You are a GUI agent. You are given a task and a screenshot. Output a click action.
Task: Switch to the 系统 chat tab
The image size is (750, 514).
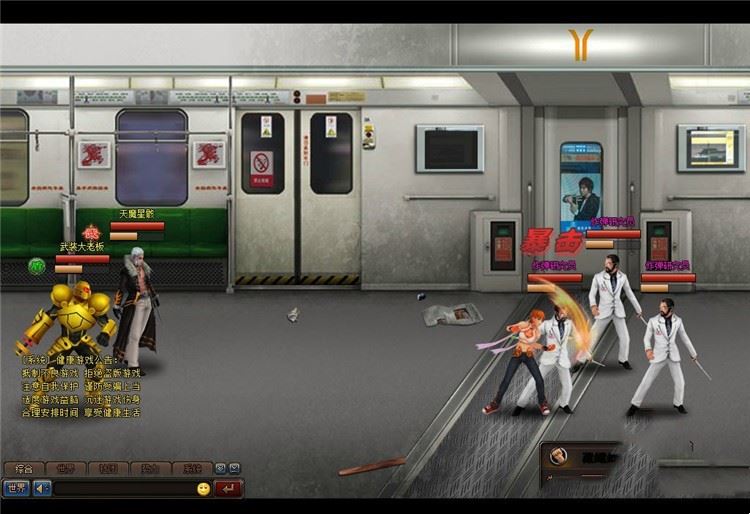189,468
